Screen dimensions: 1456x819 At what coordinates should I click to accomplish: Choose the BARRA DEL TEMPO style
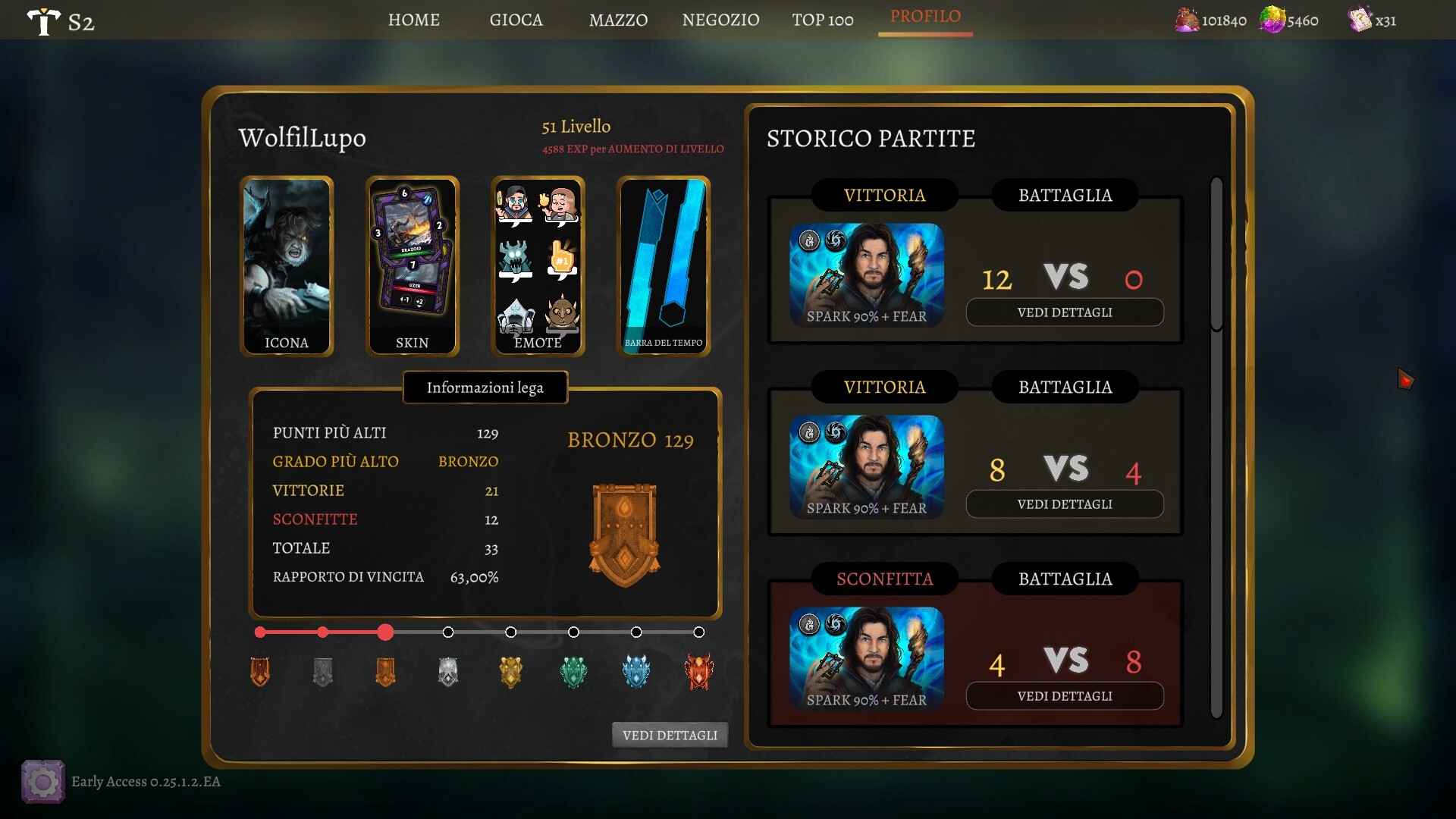tap(664, 265)
